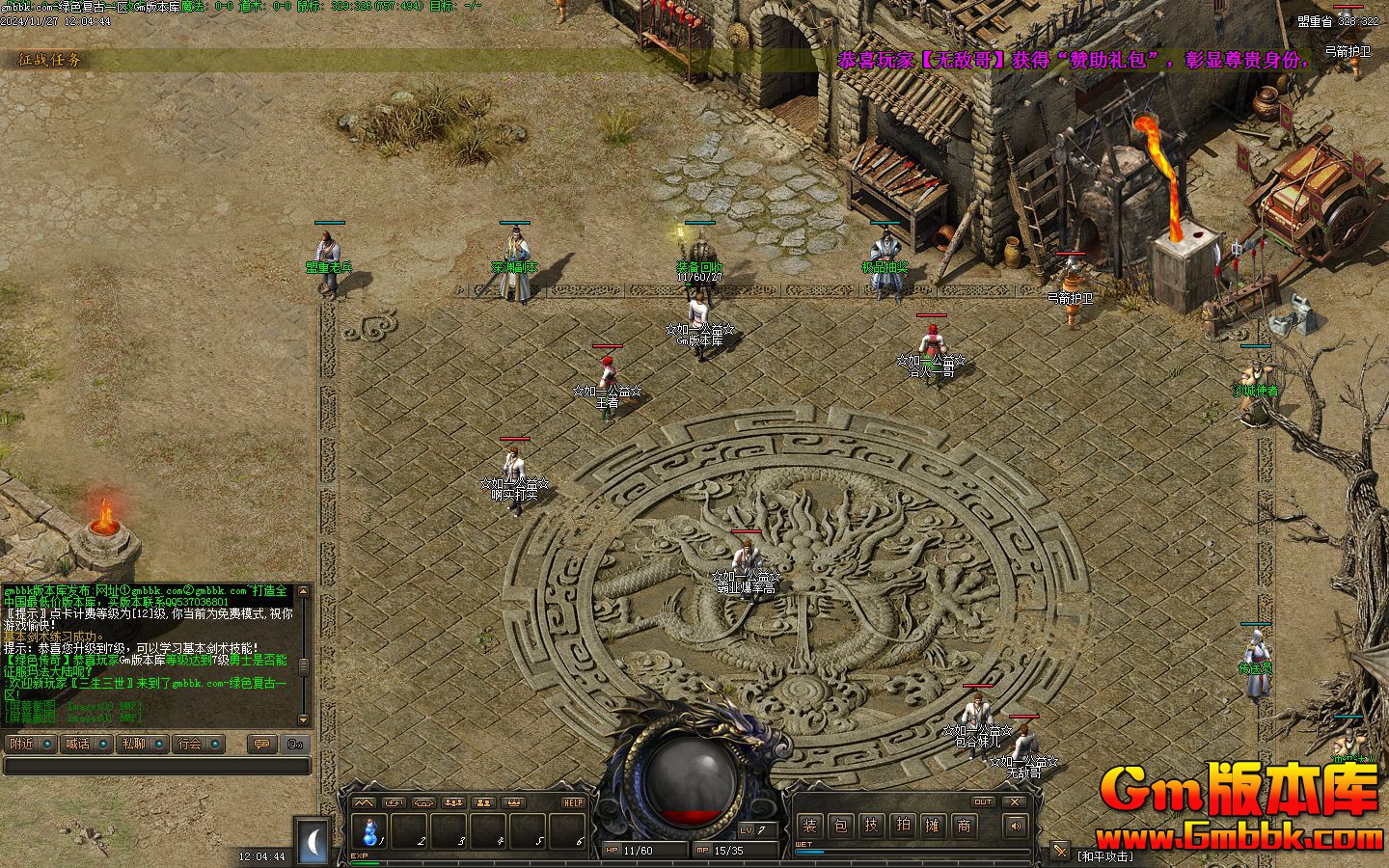Click the chat log scroll-up arrow
This screenshot has height=868, width=1389.
(x=304, y=589)
